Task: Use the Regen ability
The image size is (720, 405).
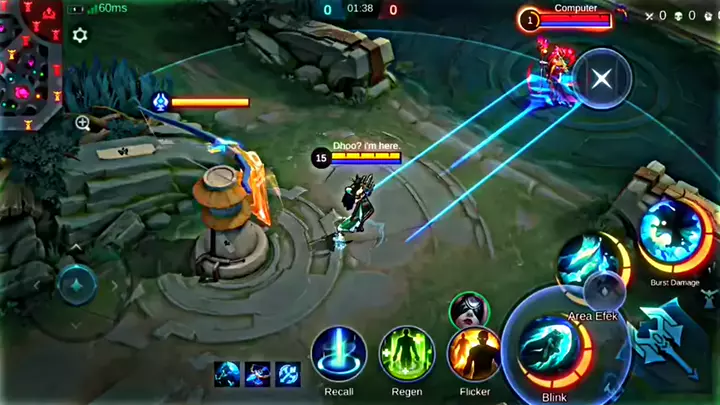Action: point(405,354)
